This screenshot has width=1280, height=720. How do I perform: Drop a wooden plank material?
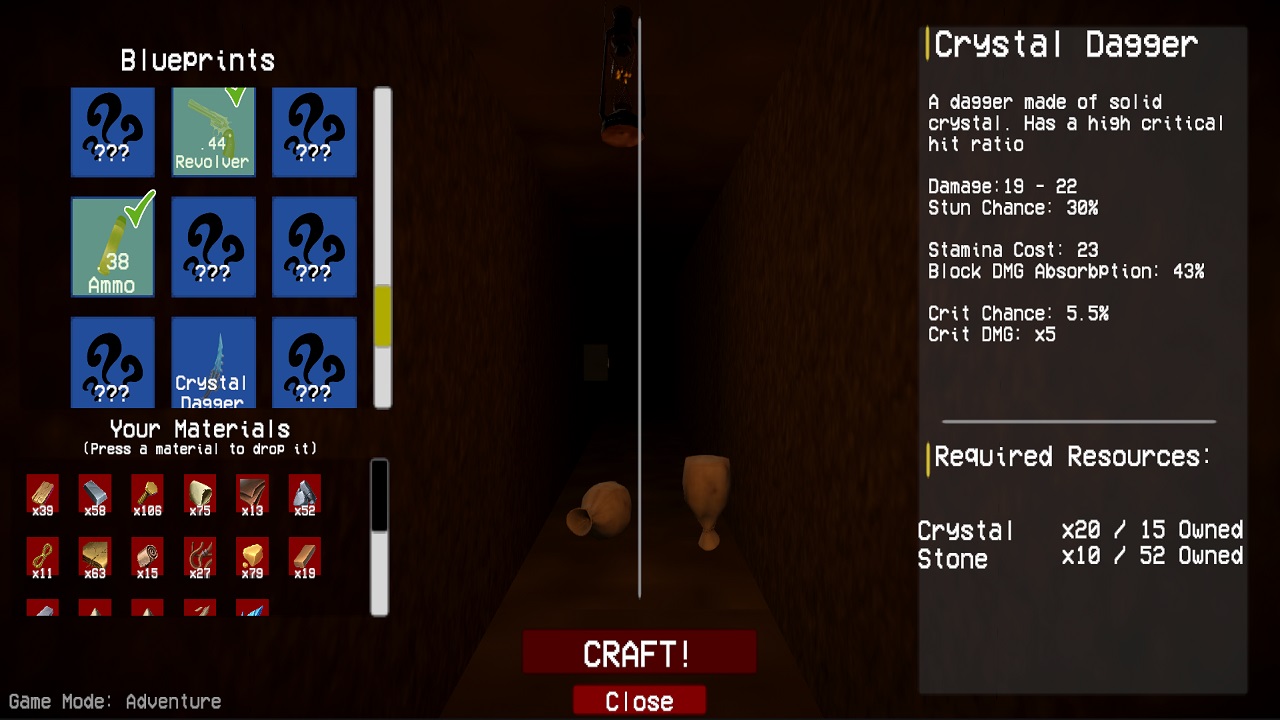pyautogui.click(x=41, y=493)
